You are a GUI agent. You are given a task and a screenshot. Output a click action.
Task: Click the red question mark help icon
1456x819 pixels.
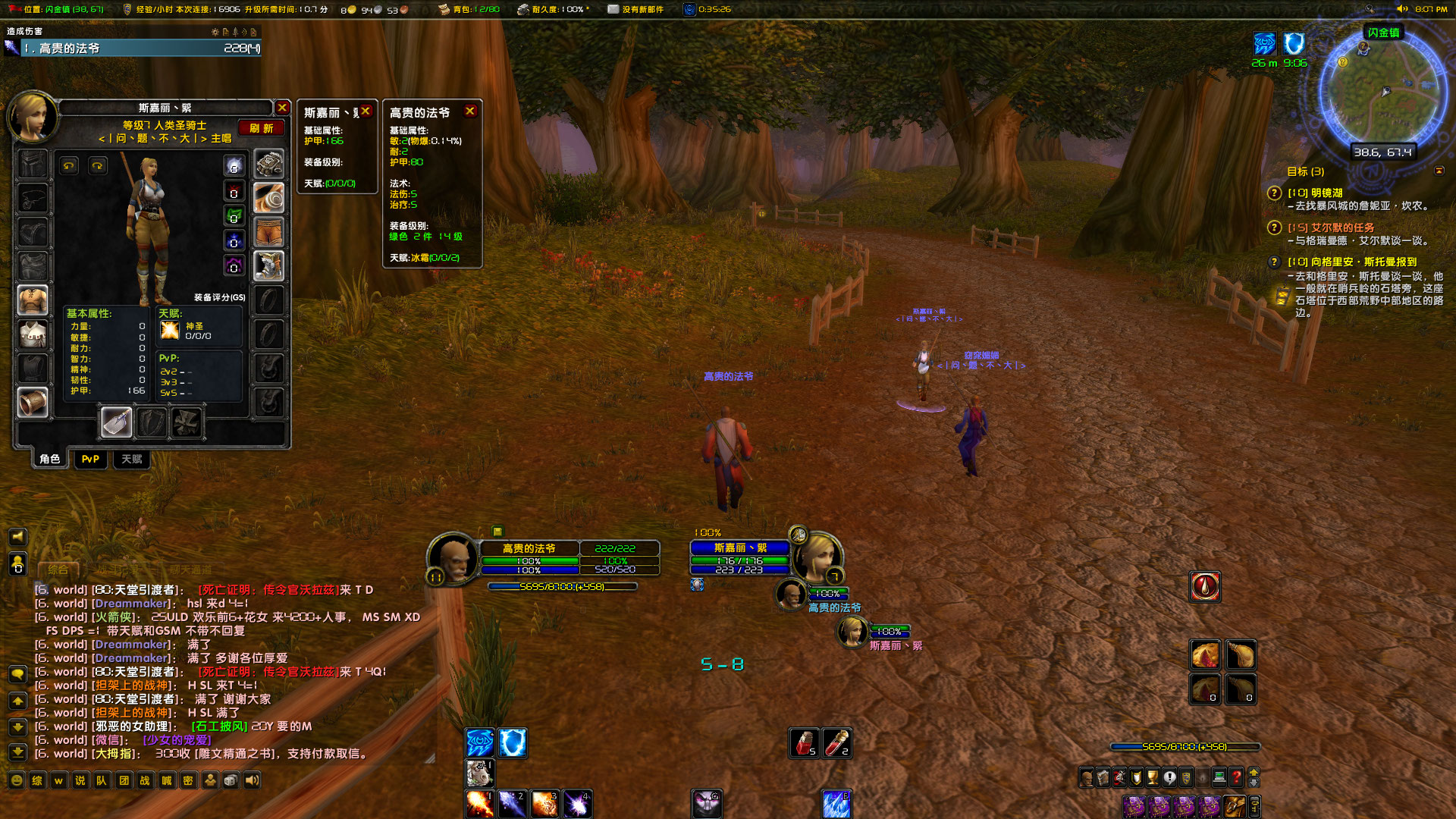pos(1237,778)
